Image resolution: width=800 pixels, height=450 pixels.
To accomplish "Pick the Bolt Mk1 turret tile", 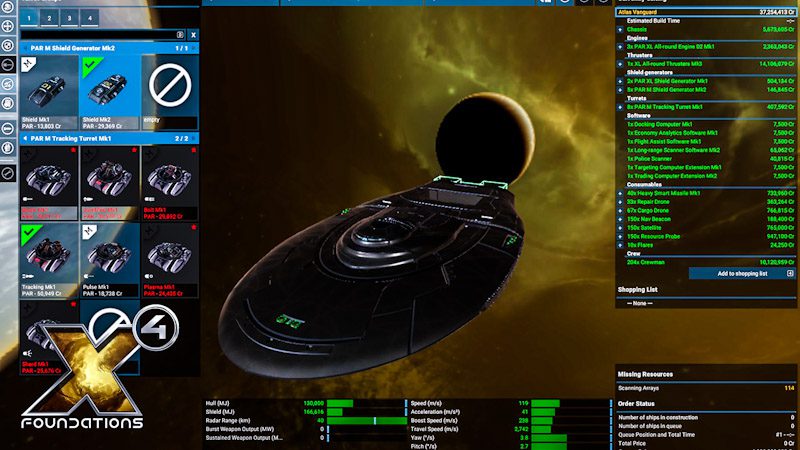I will 169,183.
